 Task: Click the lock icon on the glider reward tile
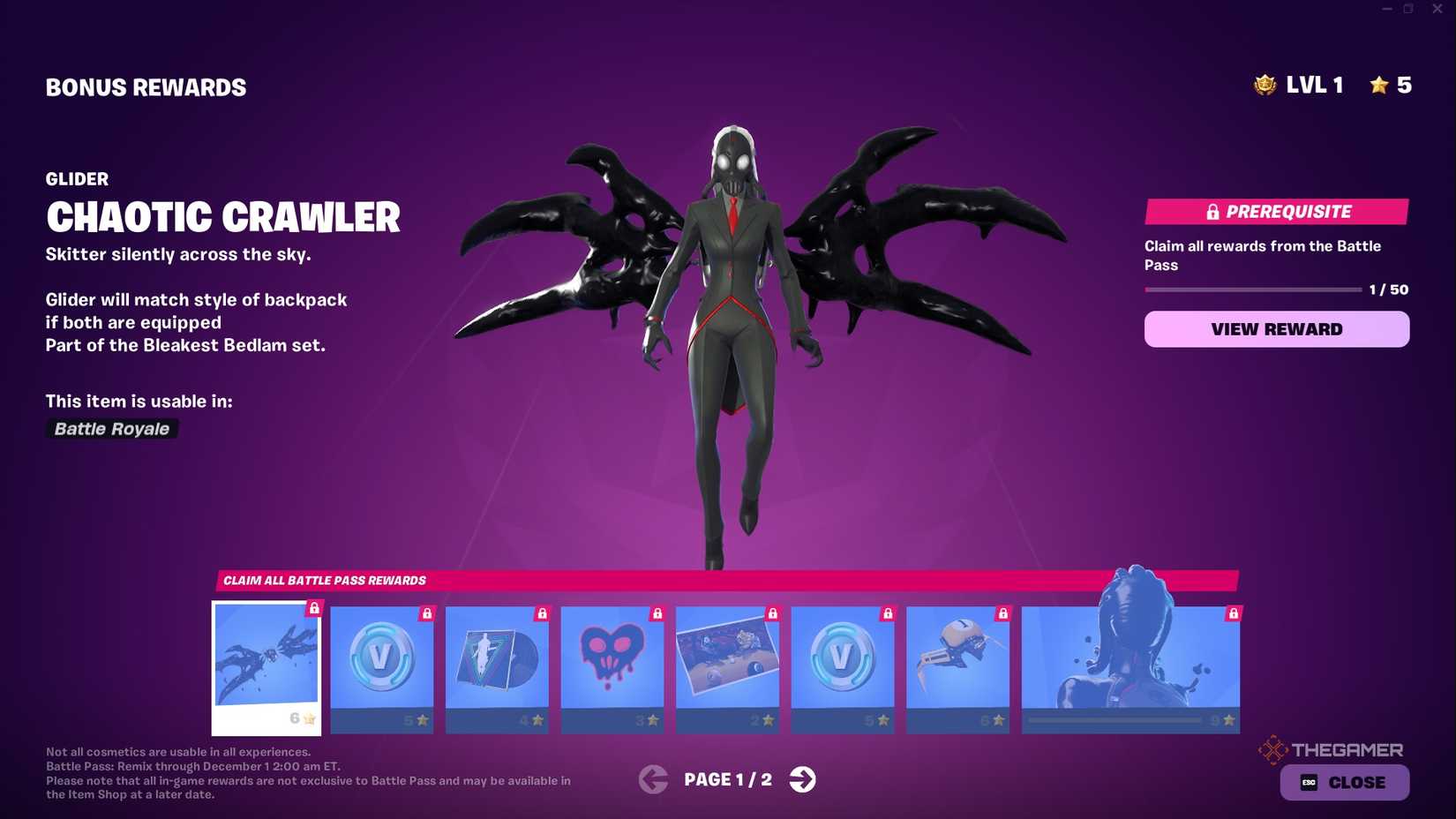[313, 611]
